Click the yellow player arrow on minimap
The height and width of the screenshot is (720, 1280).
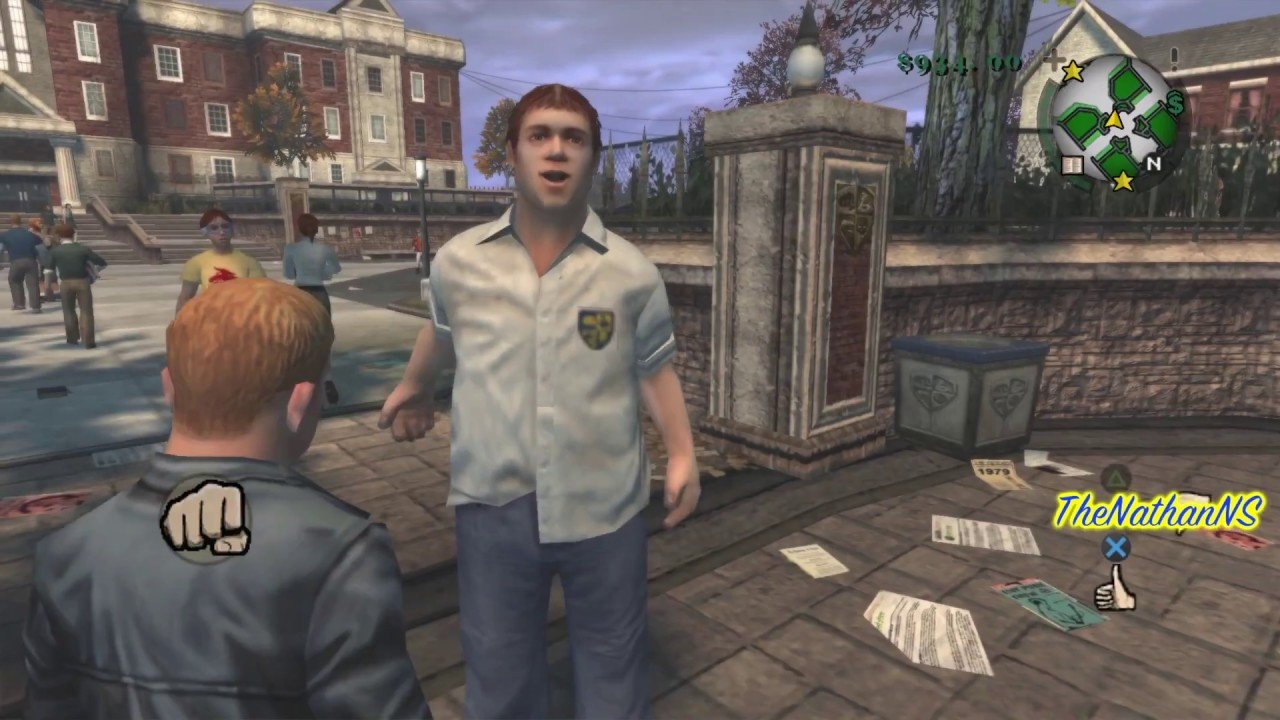coord(1113,120)
